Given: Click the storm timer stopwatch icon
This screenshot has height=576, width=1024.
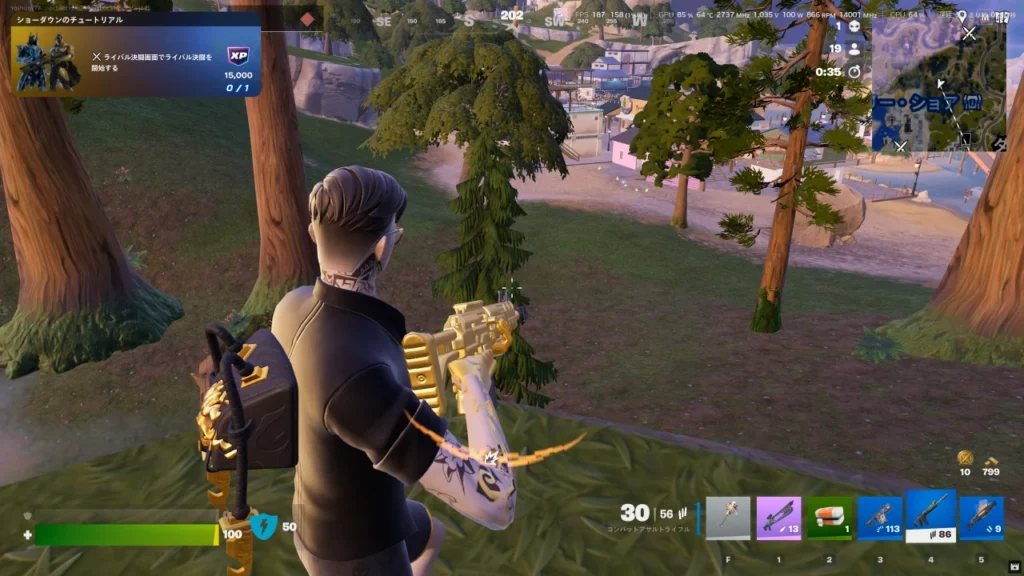Looking at the screenshot, I should click(854, 71).
